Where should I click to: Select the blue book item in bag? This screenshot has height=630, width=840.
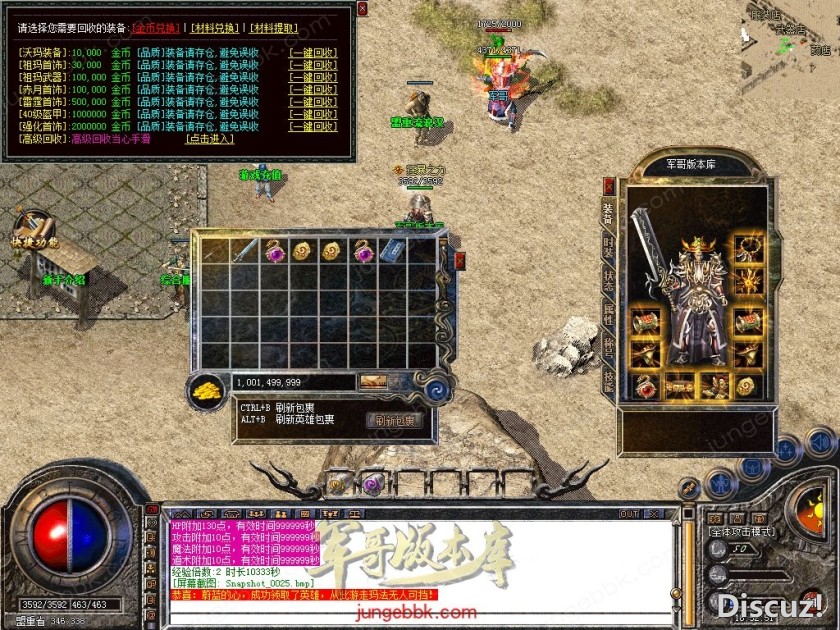[x=391, y=251]
